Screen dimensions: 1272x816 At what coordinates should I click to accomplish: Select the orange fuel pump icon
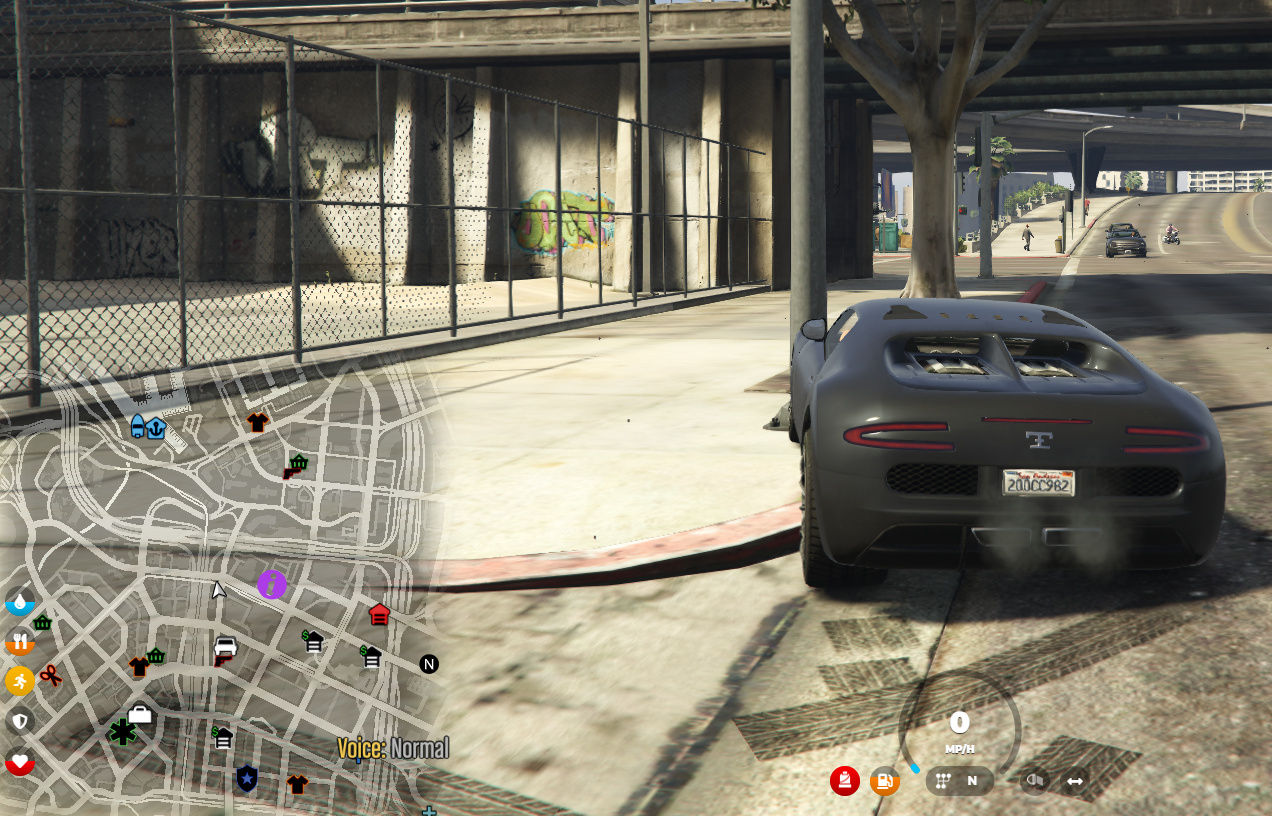884,781
